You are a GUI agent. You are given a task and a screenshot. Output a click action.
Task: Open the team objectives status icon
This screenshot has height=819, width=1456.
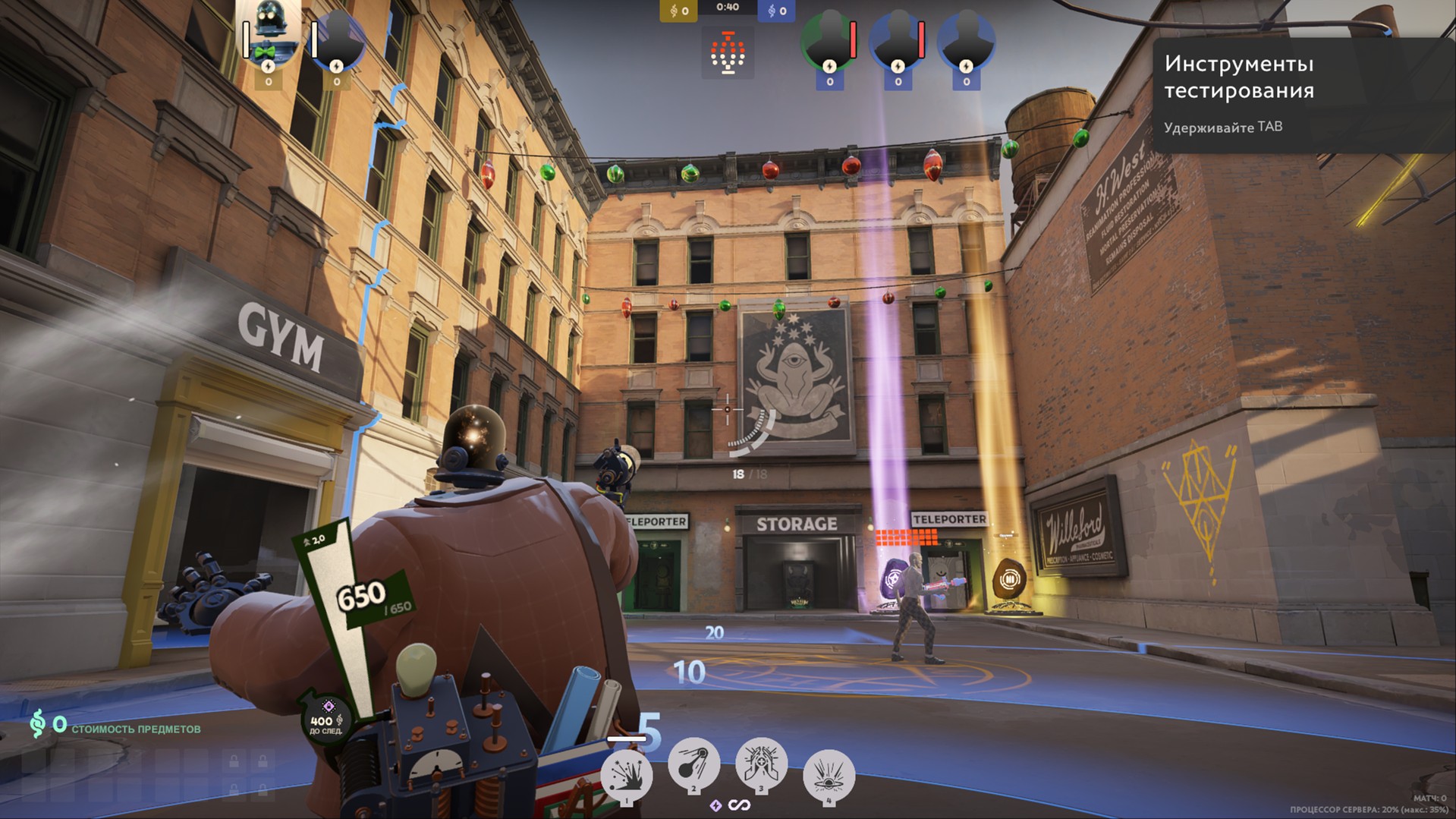(x=728, y=53)
